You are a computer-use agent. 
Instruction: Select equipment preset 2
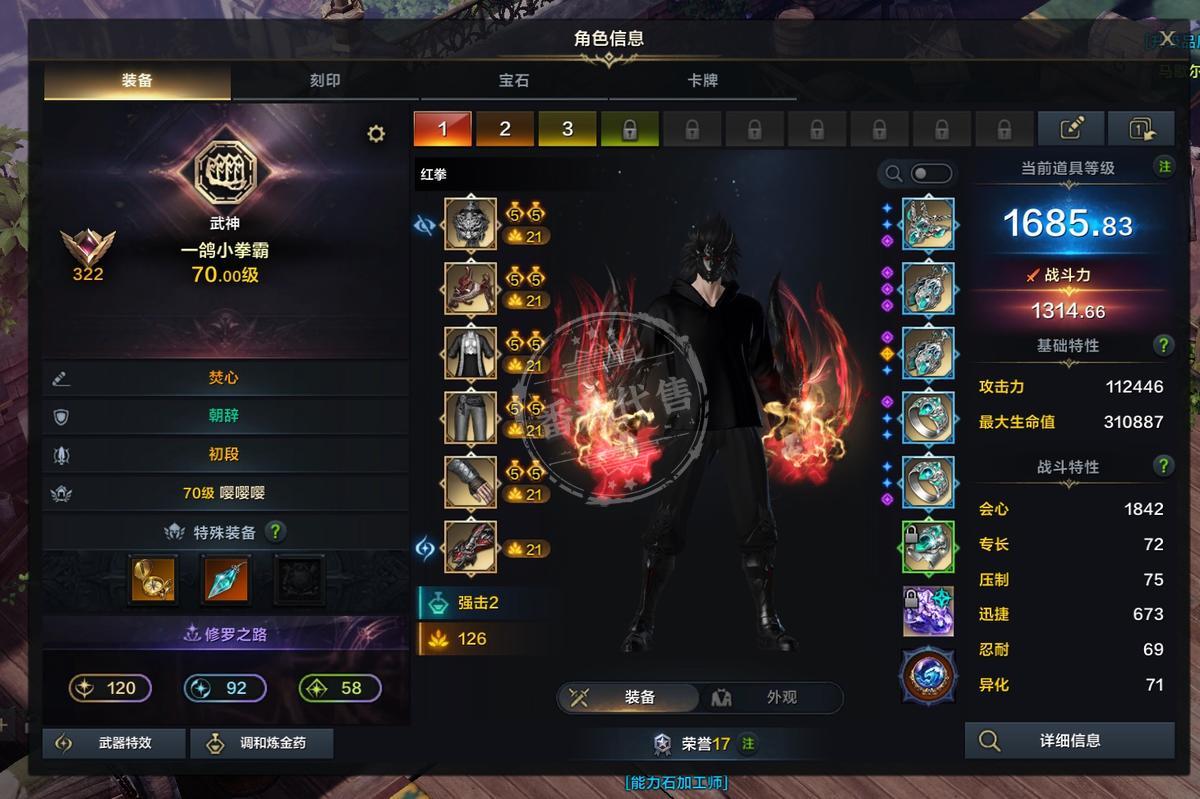click(x=505, y=129)
